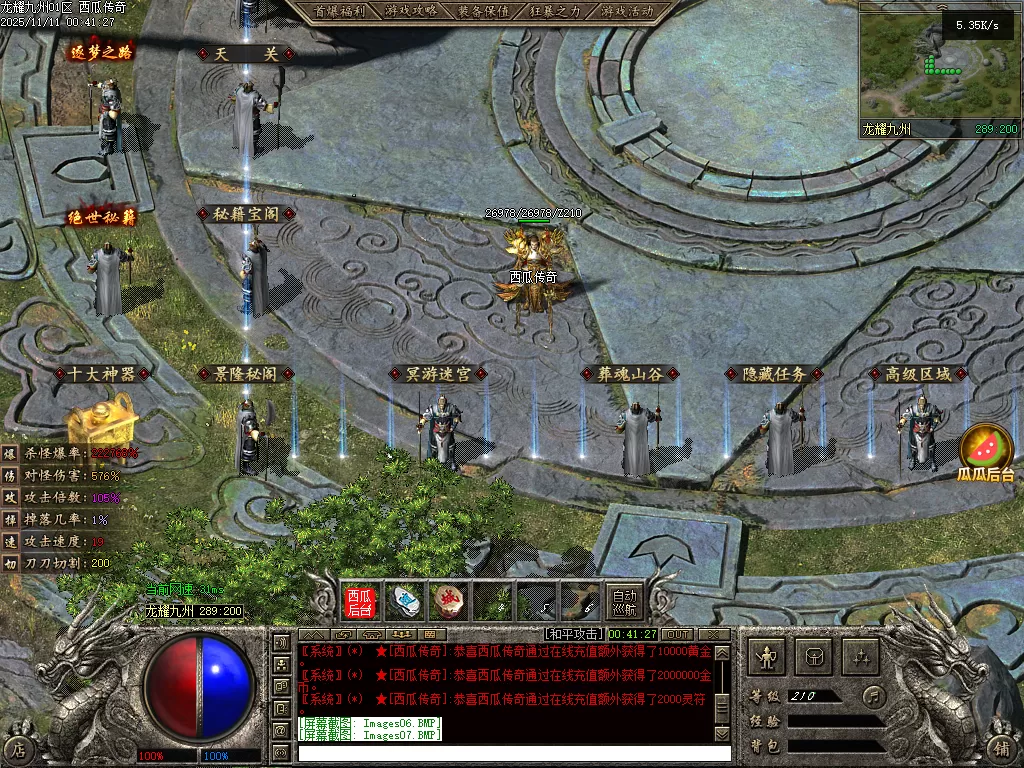Open the 首爆福利 top menu
The height and width of the screenshot is (768, 1024).
pyautogui.click(x=338, y=11)
